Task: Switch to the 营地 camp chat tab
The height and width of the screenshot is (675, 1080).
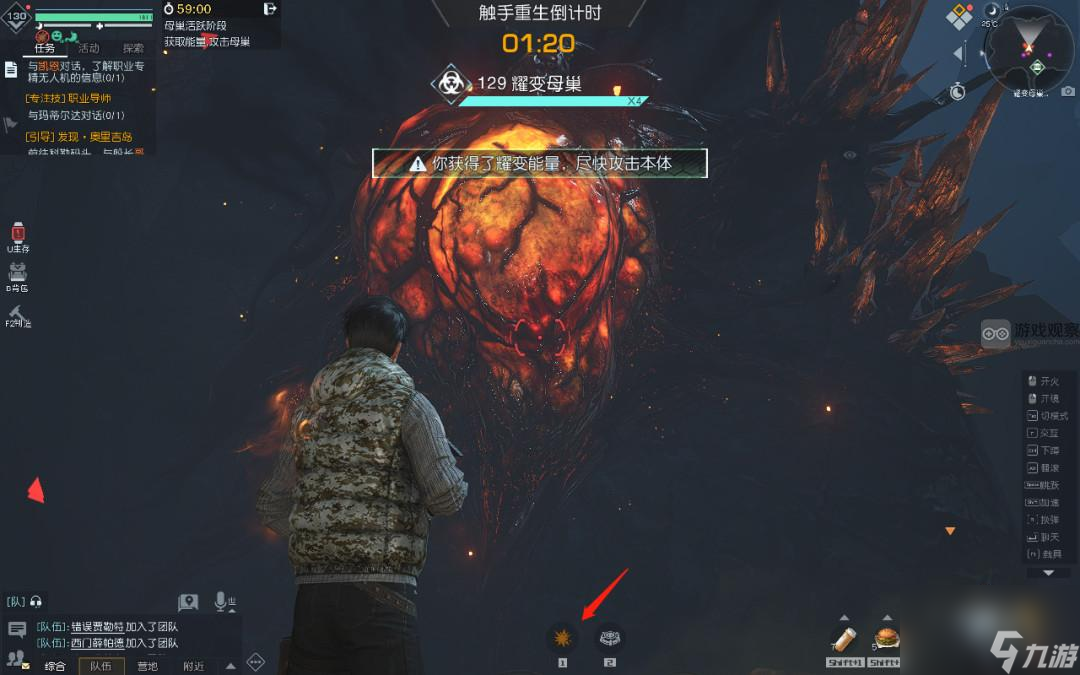Action: (147, 666)
